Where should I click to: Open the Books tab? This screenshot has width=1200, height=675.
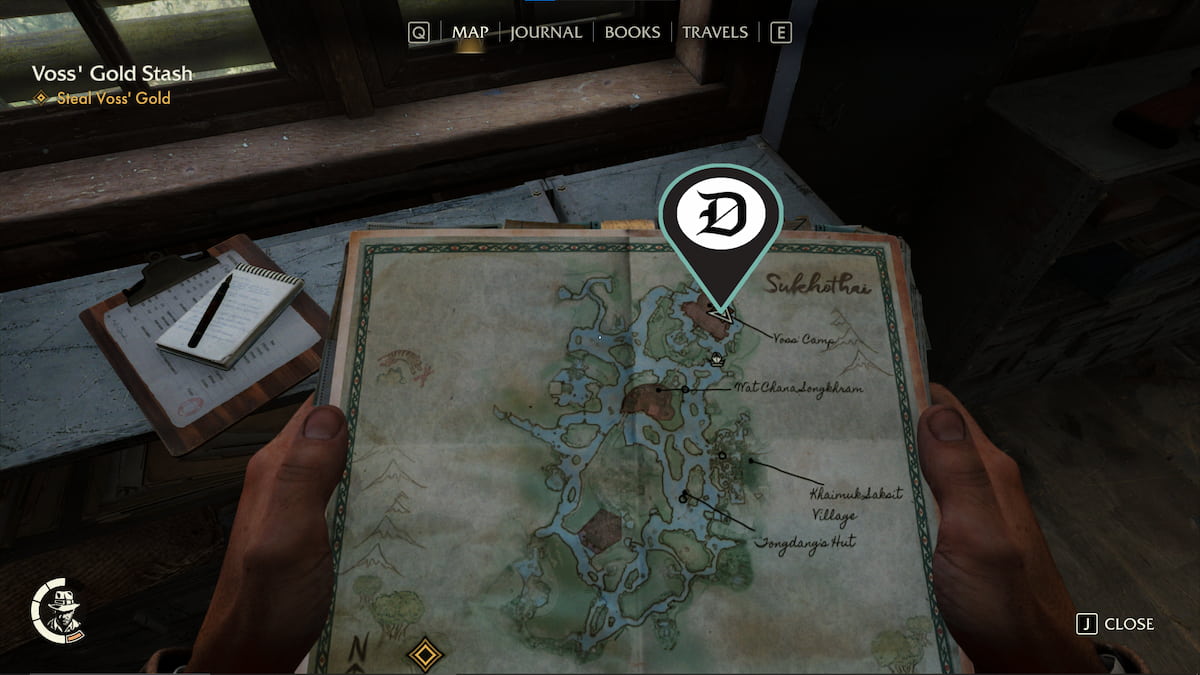tap(632, 32)
